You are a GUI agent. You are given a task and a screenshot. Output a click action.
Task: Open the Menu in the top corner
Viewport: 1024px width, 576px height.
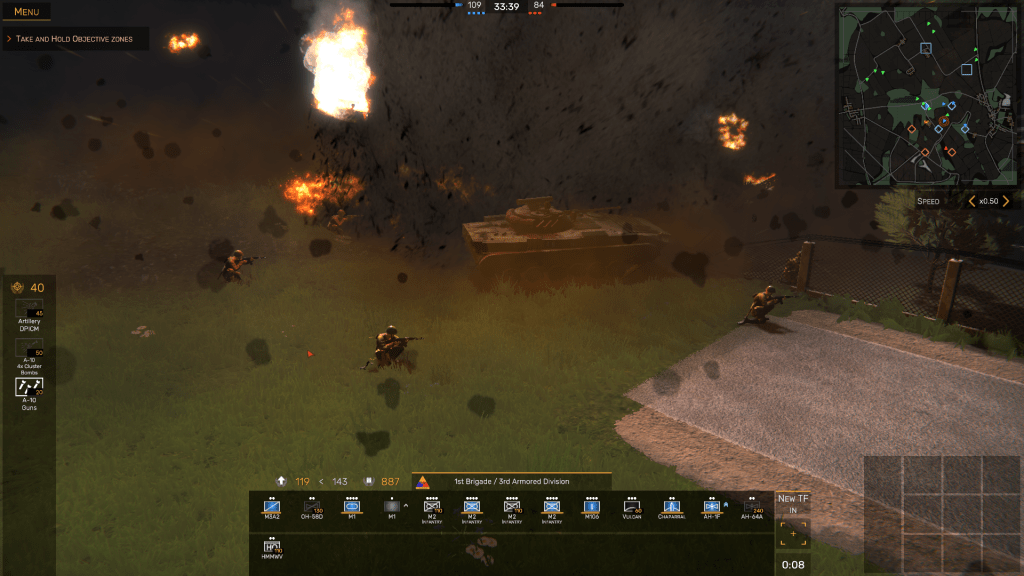pos(27,12)
